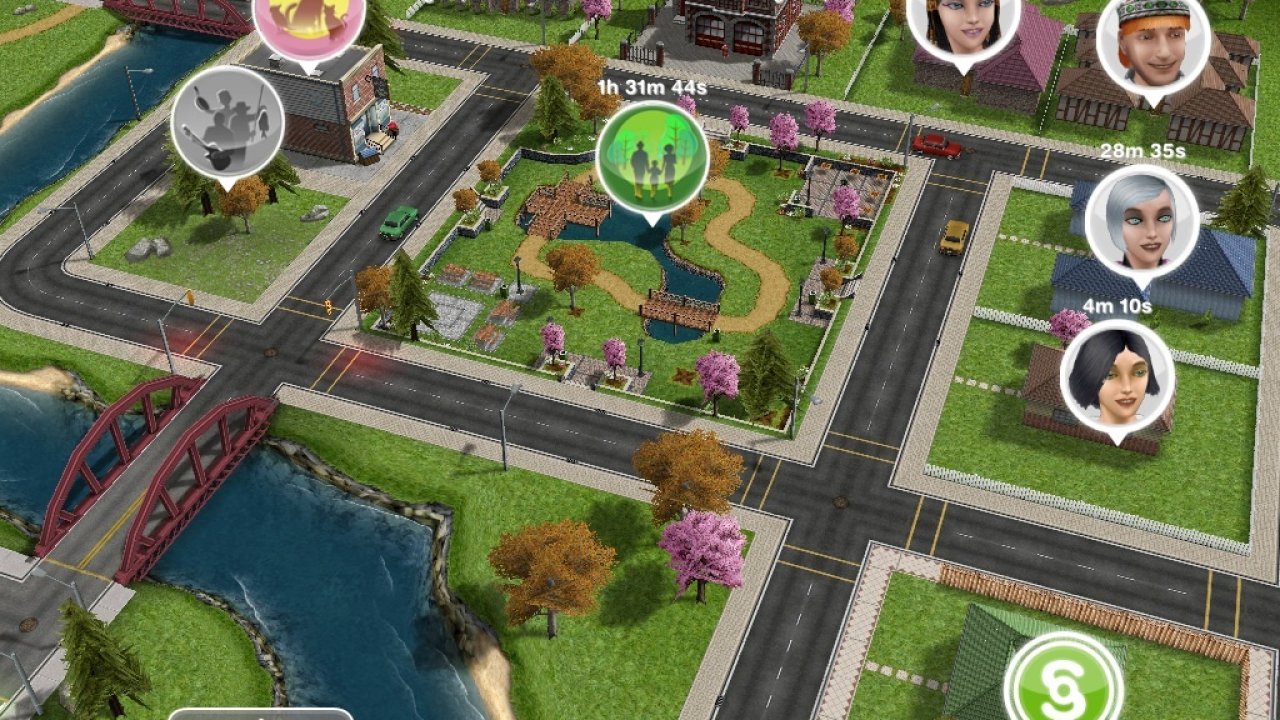The image size is (1280, 720).
Task: Collect the green Simoleon bubble
Action: tap(1063, 682)
